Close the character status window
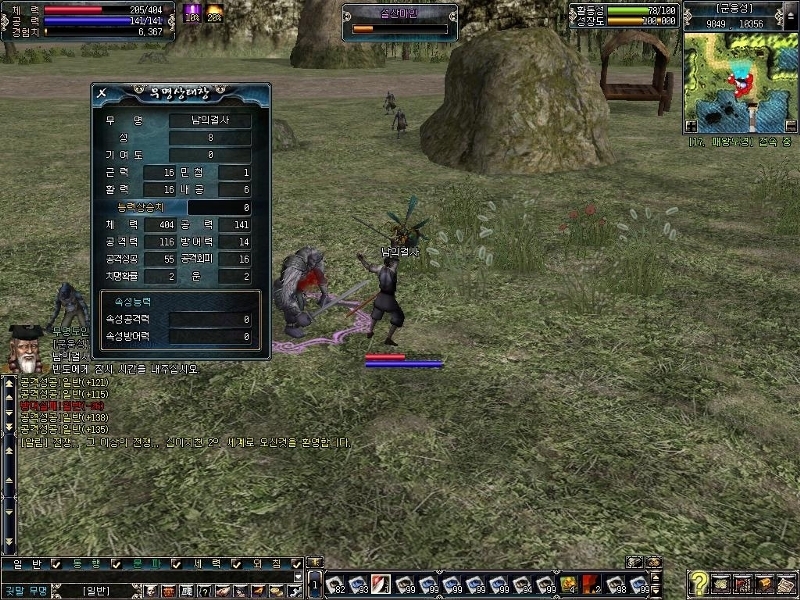The width and height of the screenshot is (800, 600). [x=102, y=93]
